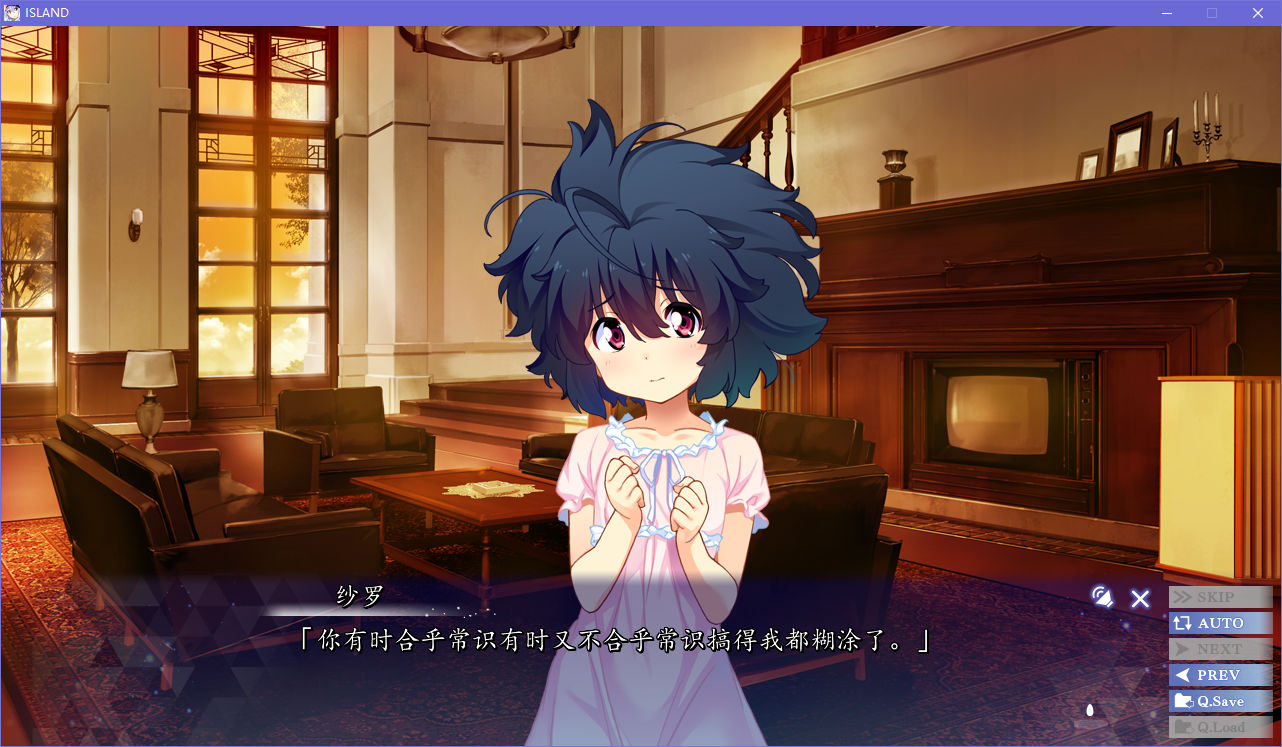Close the ISLAND game window

click(1258, 13)
